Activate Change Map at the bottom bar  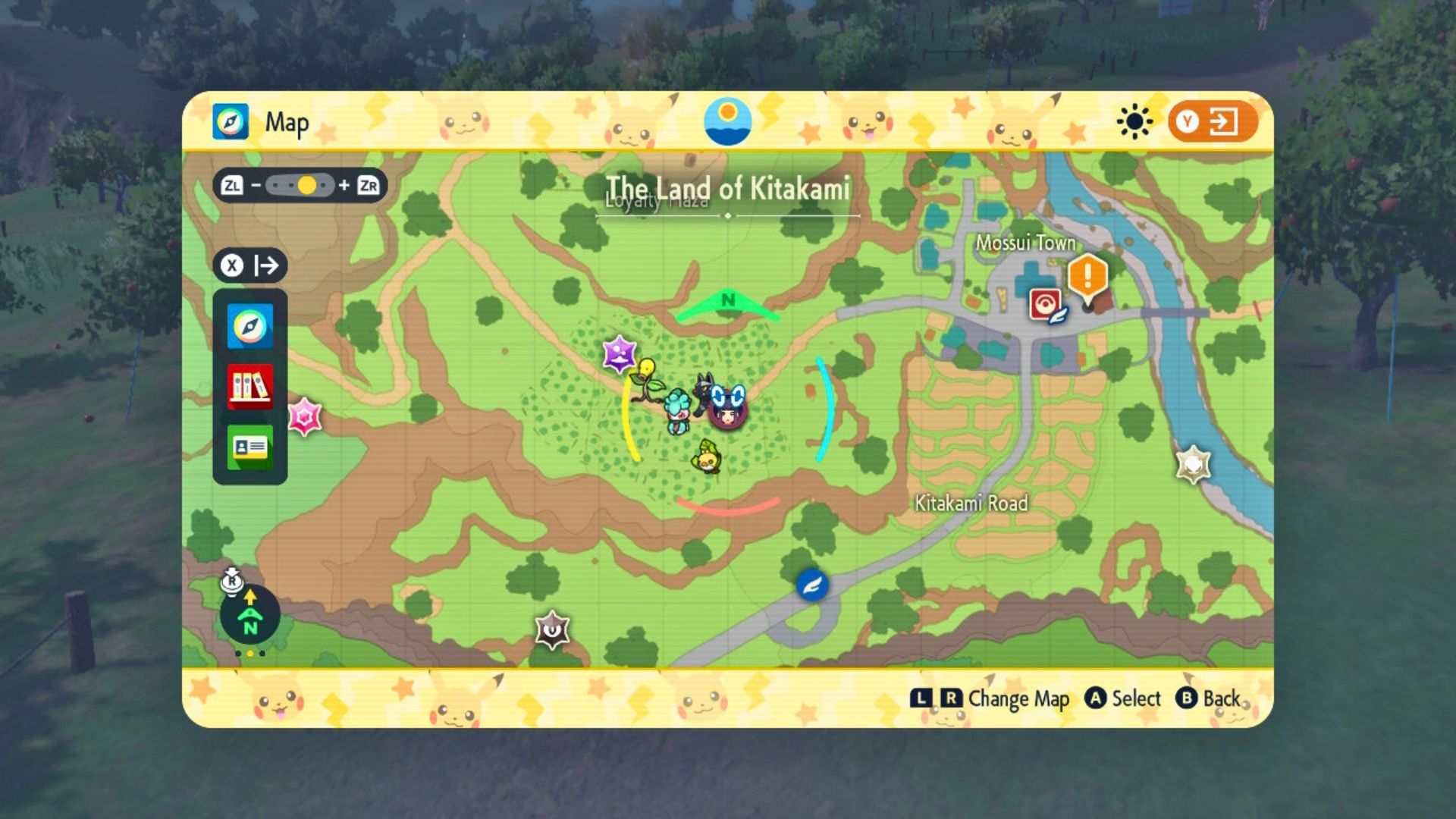tap(1009, 699)
